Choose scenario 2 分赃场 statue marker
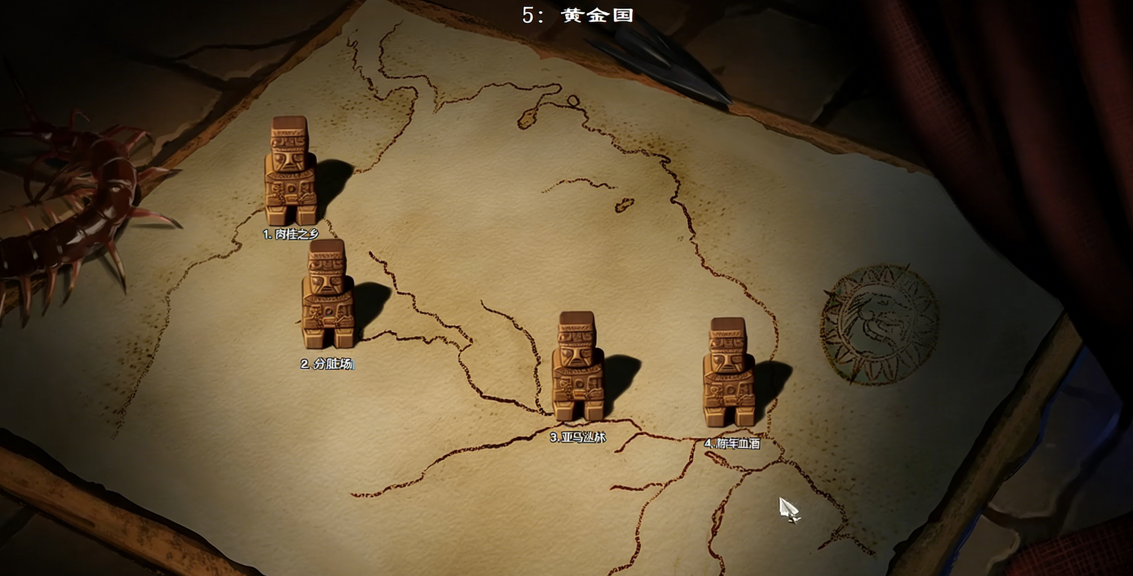This screenshot has width=1133, height=576. click(327, 294)
